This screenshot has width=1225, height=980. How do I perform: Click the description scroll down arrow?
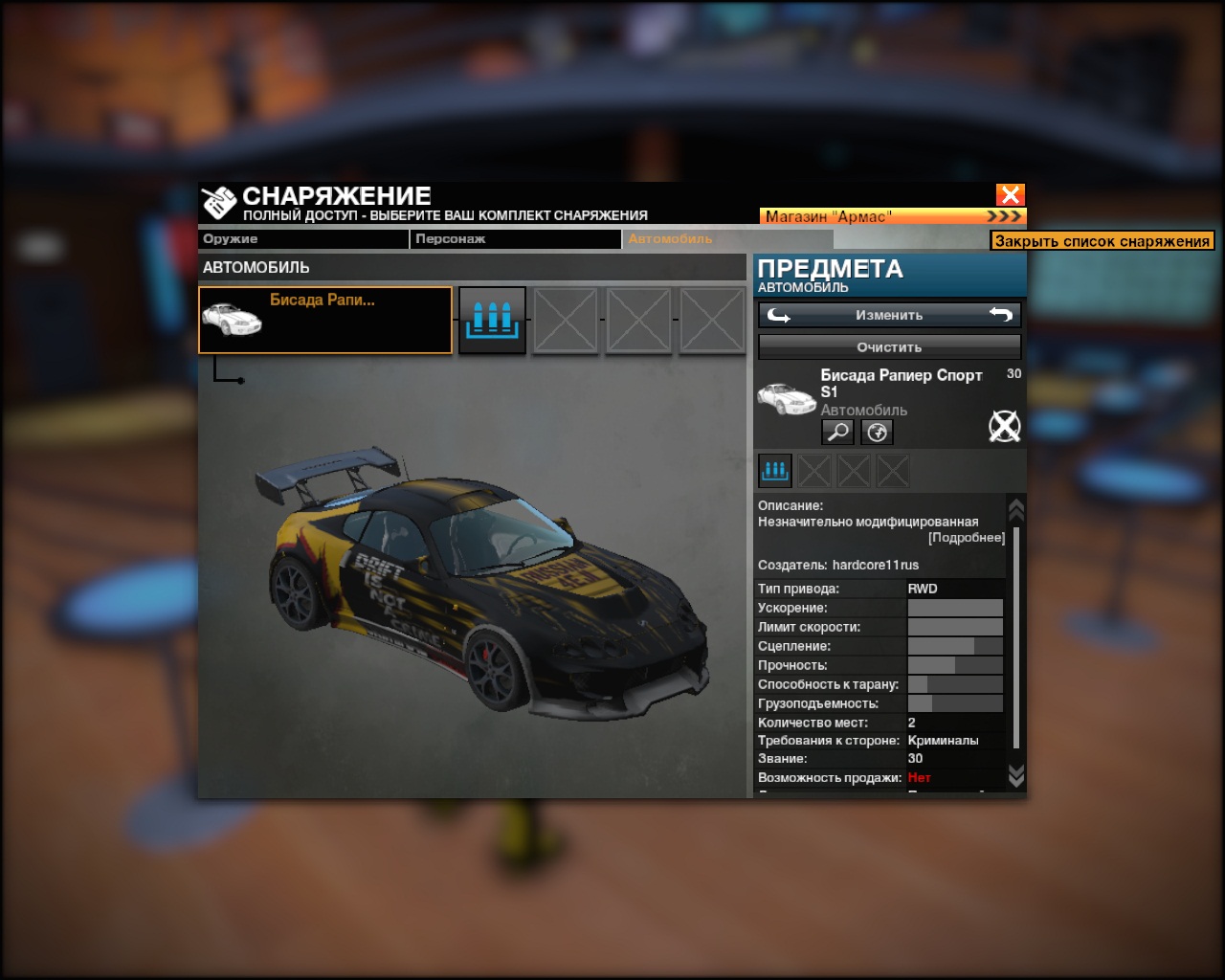[1016, 775]
